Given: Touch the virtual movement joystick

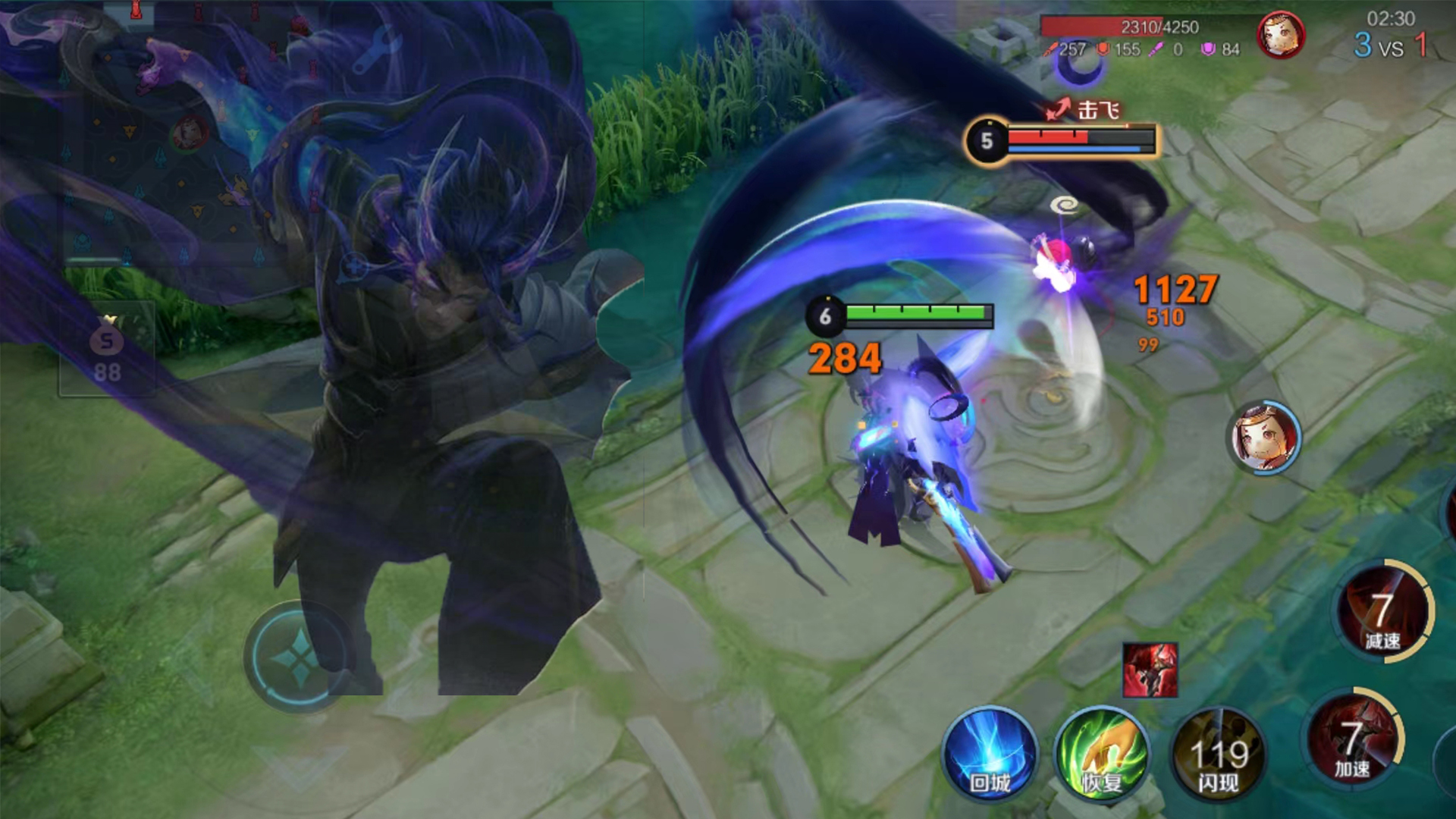Looking at the screenshot, I should coord(299,657).
